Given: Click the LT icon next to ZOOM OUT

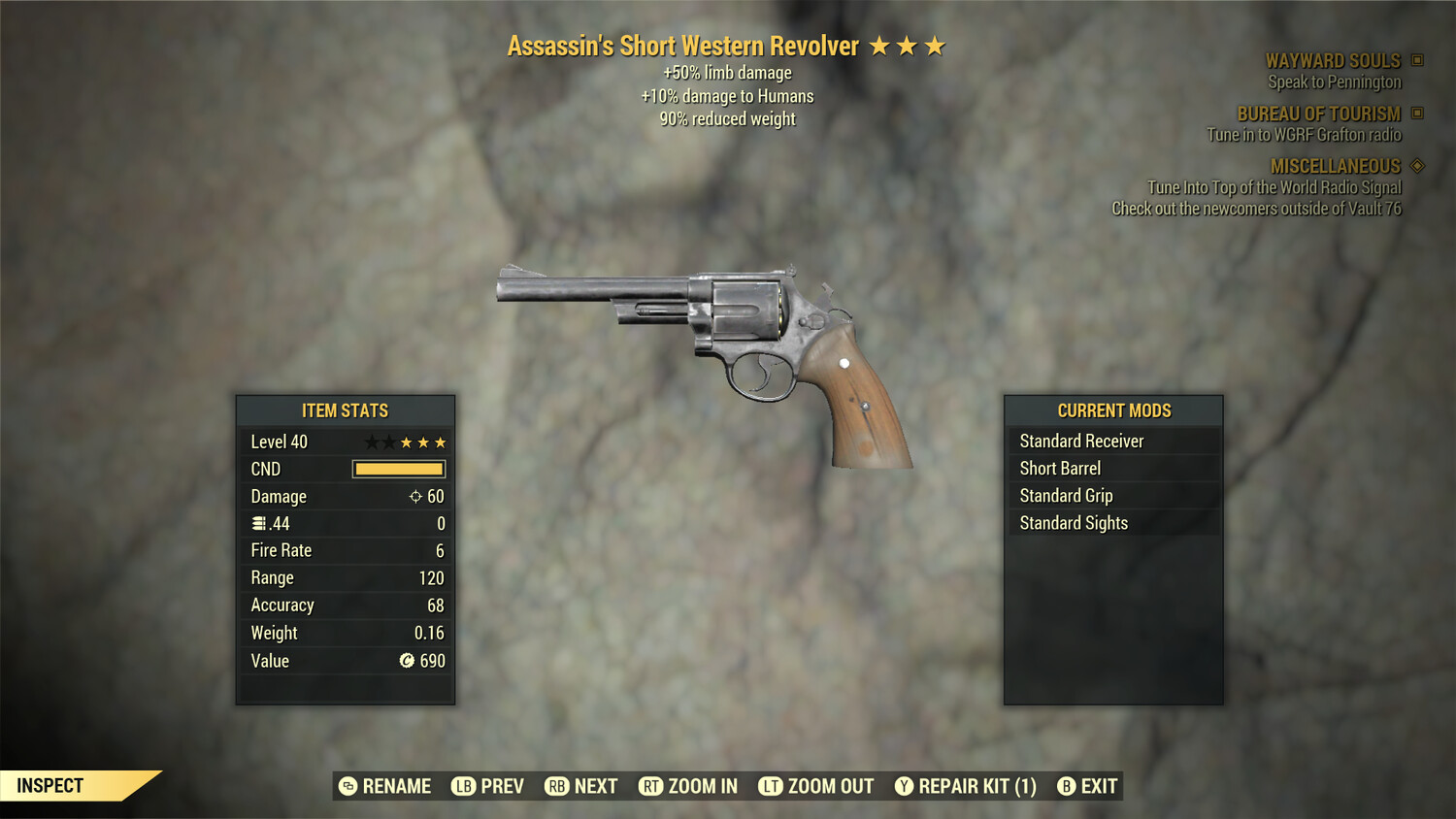Looking at the screenshot, I should [770, 786].
